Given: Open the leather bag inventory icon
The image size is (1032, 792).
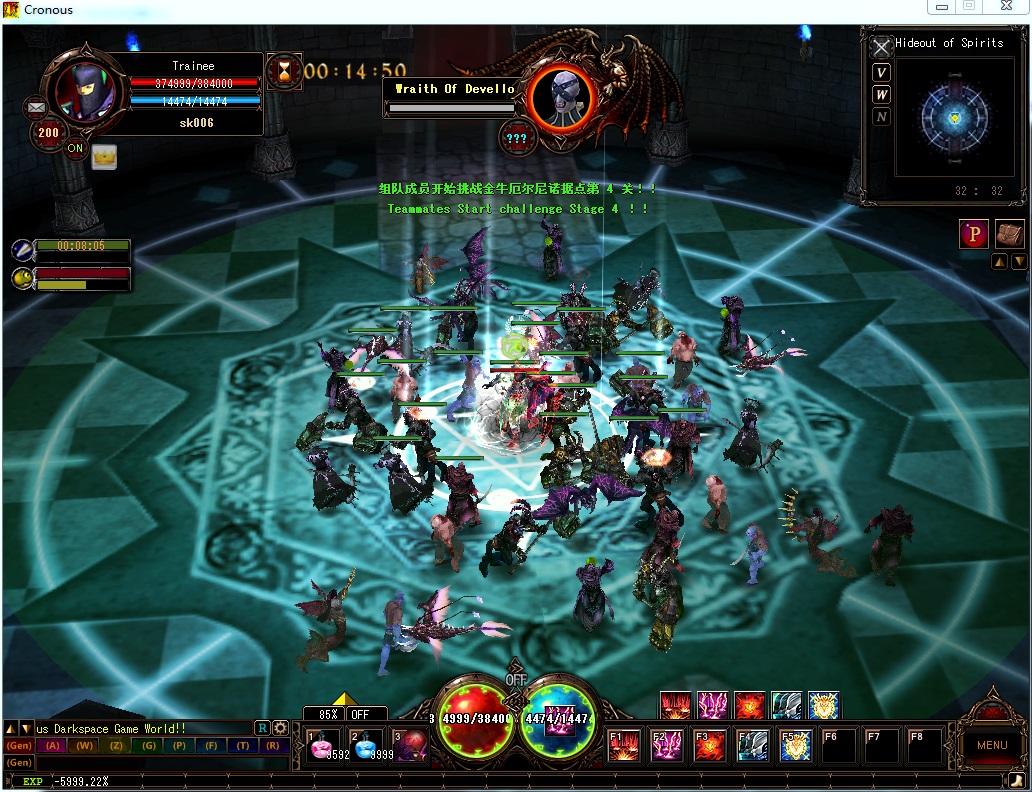Looking at the screenshot, I should 1010,234.
